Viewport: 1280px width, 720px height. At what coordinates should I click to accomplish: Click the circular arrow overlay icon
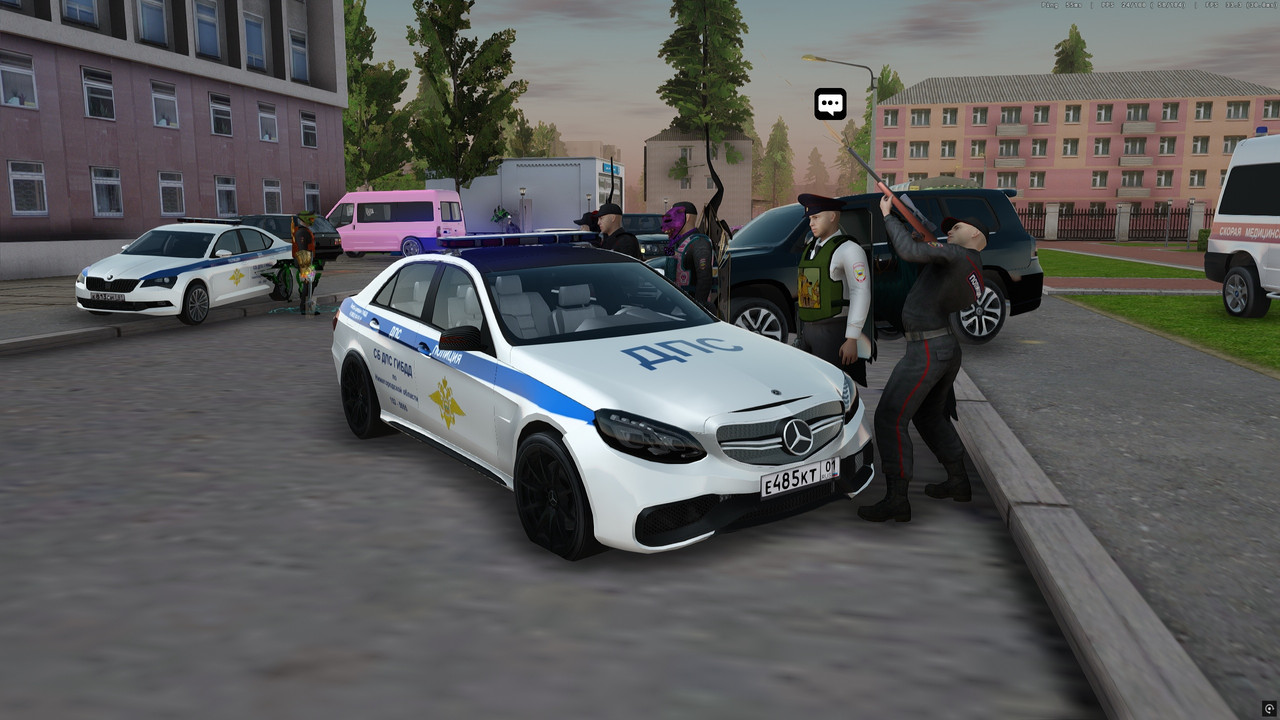(x=1269, y=709)
